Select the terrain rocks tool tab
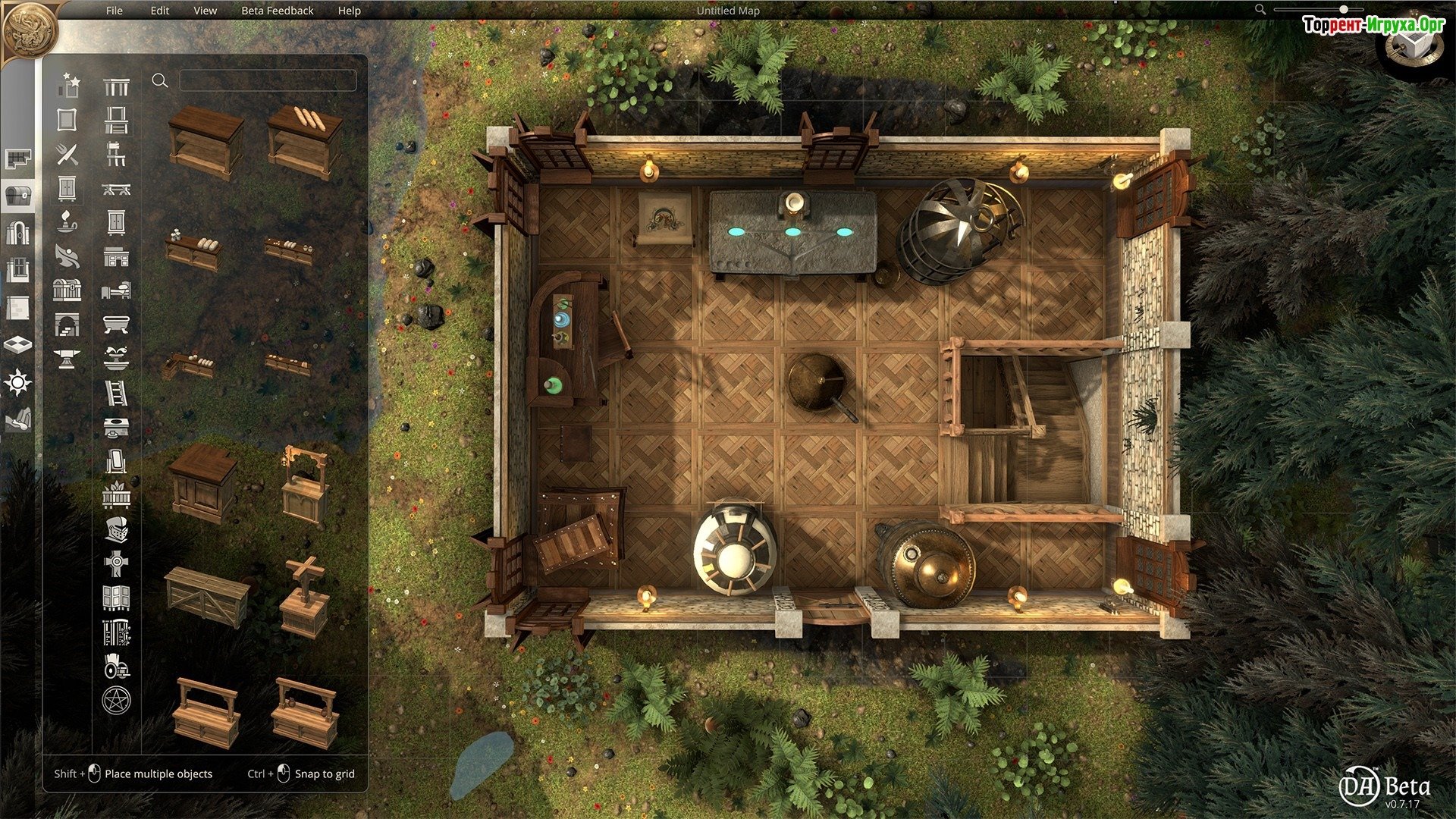This screenshot has height=819, width=1456. pos(18,419)
